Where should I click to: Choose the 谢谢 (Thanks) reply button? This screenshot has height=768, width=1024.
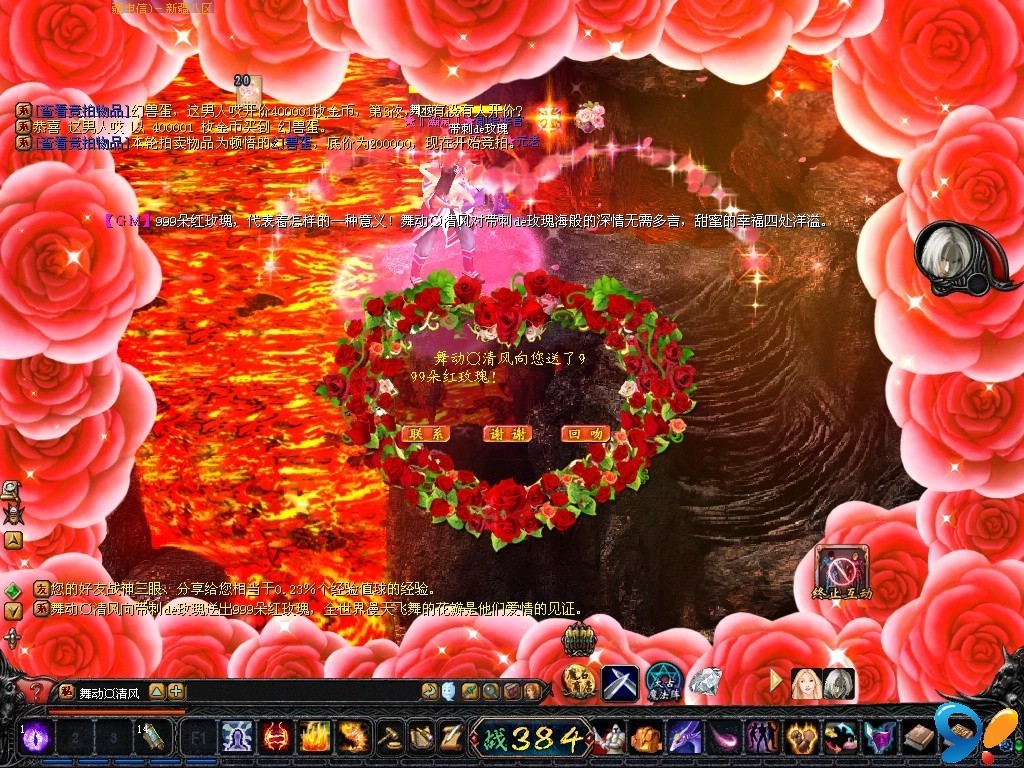click(x=506, y=434)
